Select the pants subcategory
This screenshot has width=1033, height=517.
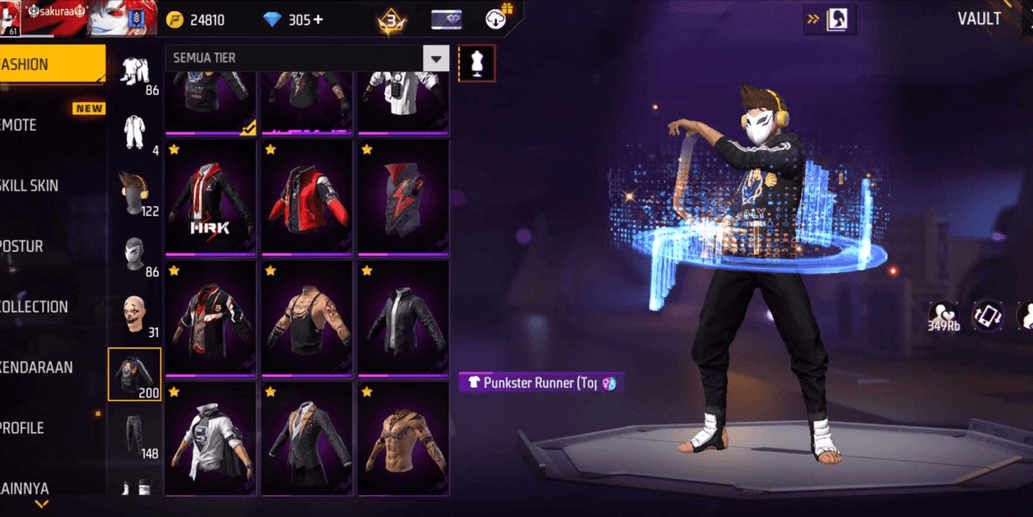(135, 437)
